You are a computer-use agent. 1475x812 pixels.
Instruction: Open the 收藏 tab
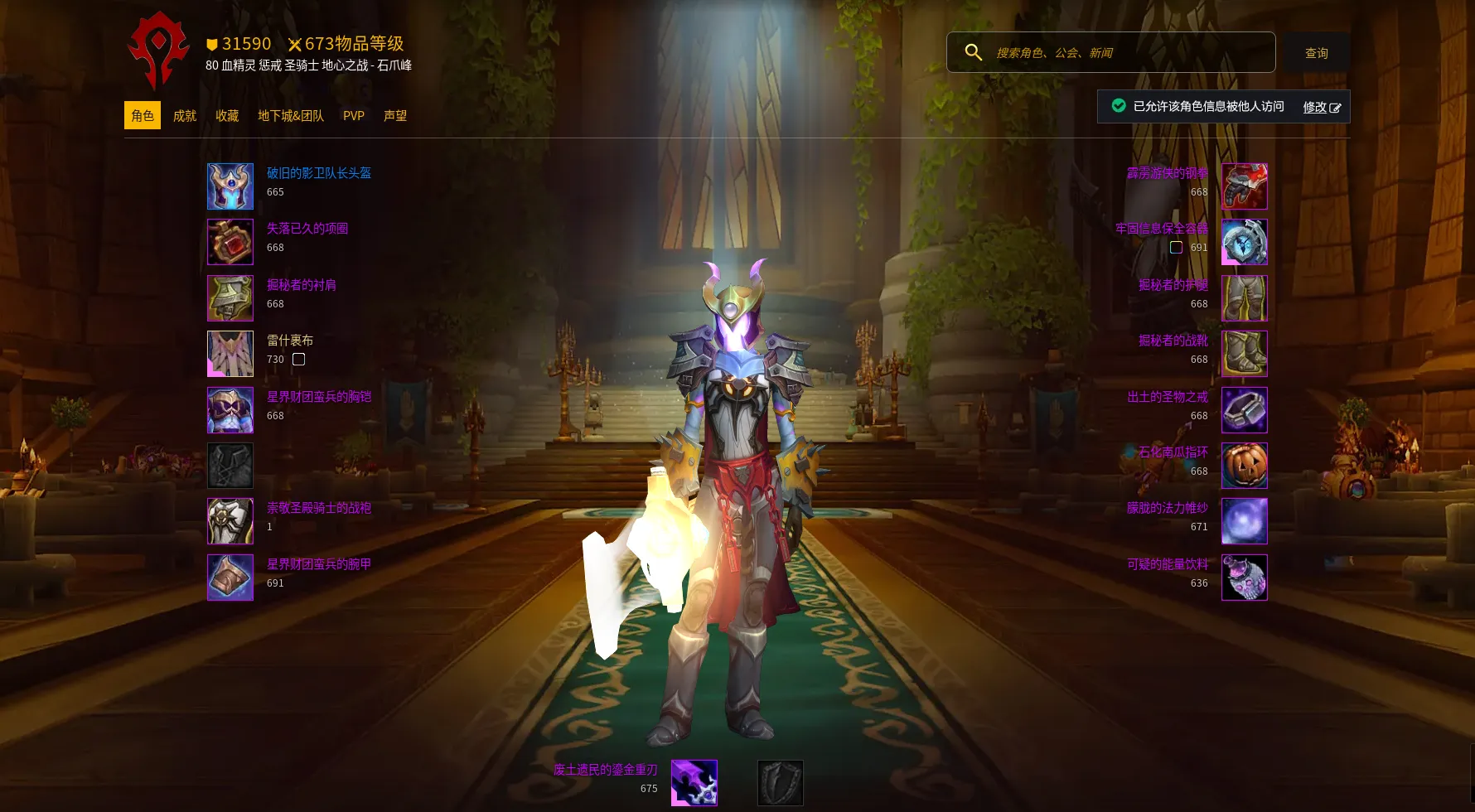click(227, 116)
